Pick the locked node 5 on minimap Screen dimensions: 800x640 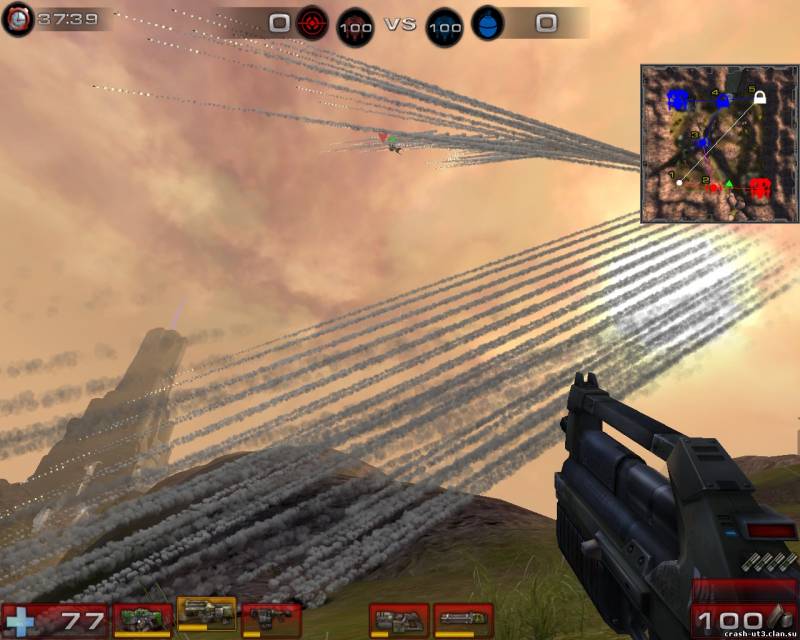[760, 97]
